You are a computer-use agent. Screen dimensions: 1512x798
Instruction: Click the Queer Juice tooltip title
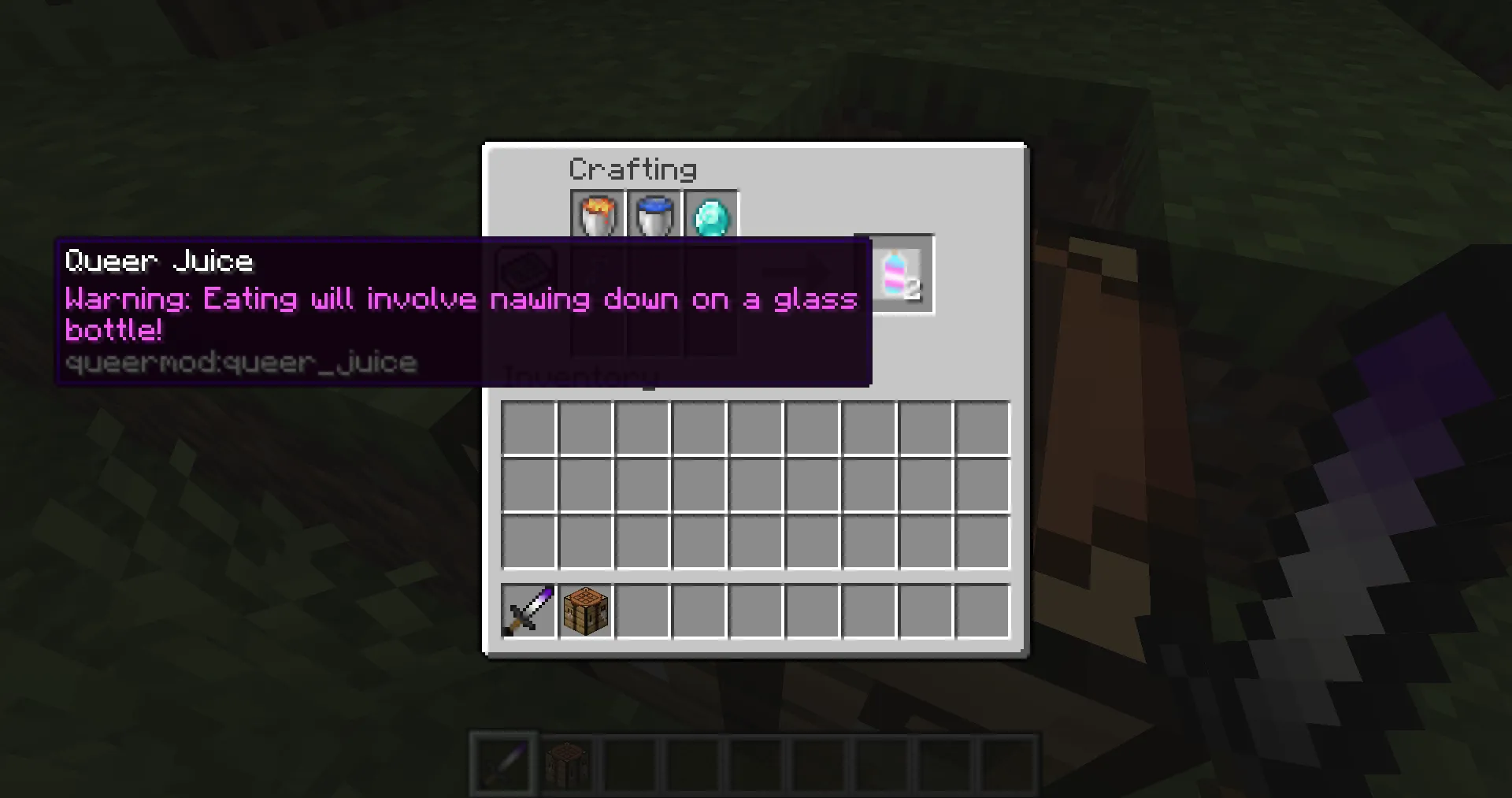(x=158, y=261)
